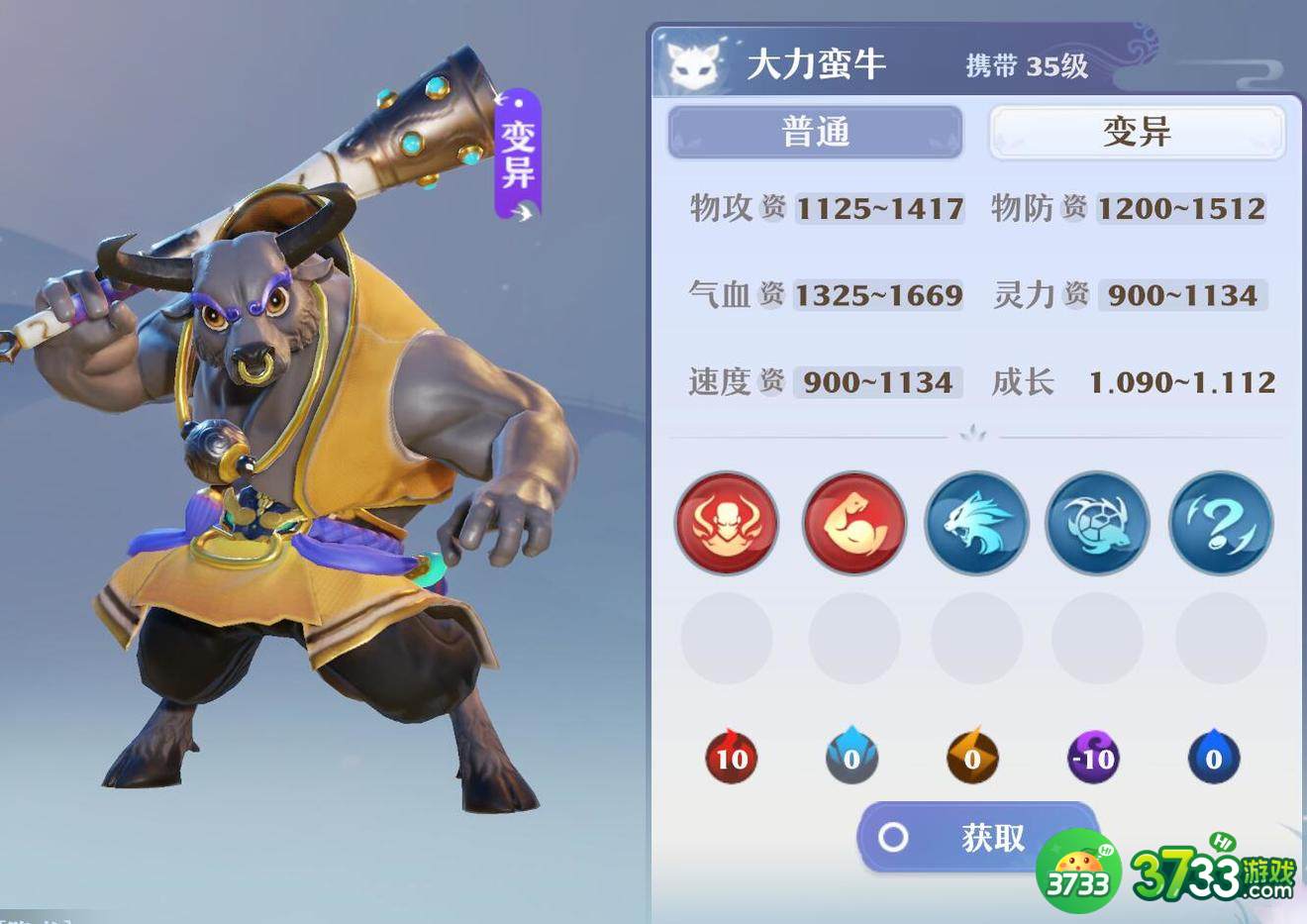Click the water element icon showing 0
This screenshot has width=1307, height=924.
click(852, 756)
